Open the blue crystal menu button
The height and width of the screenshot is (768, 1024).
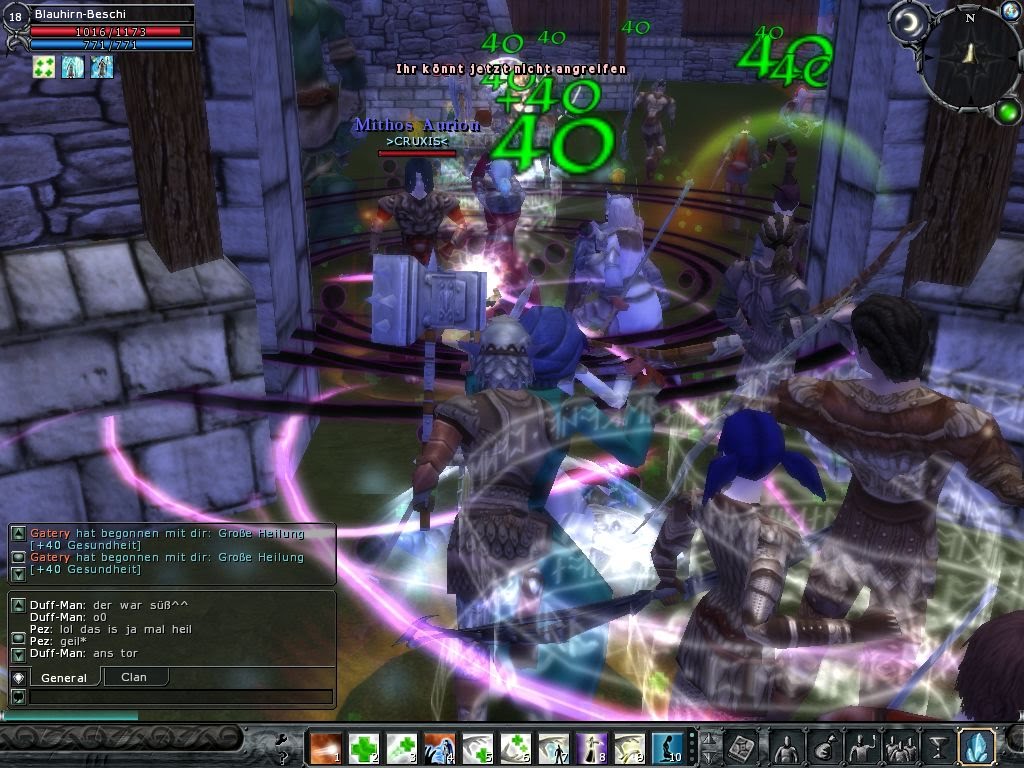pos(976,747)
